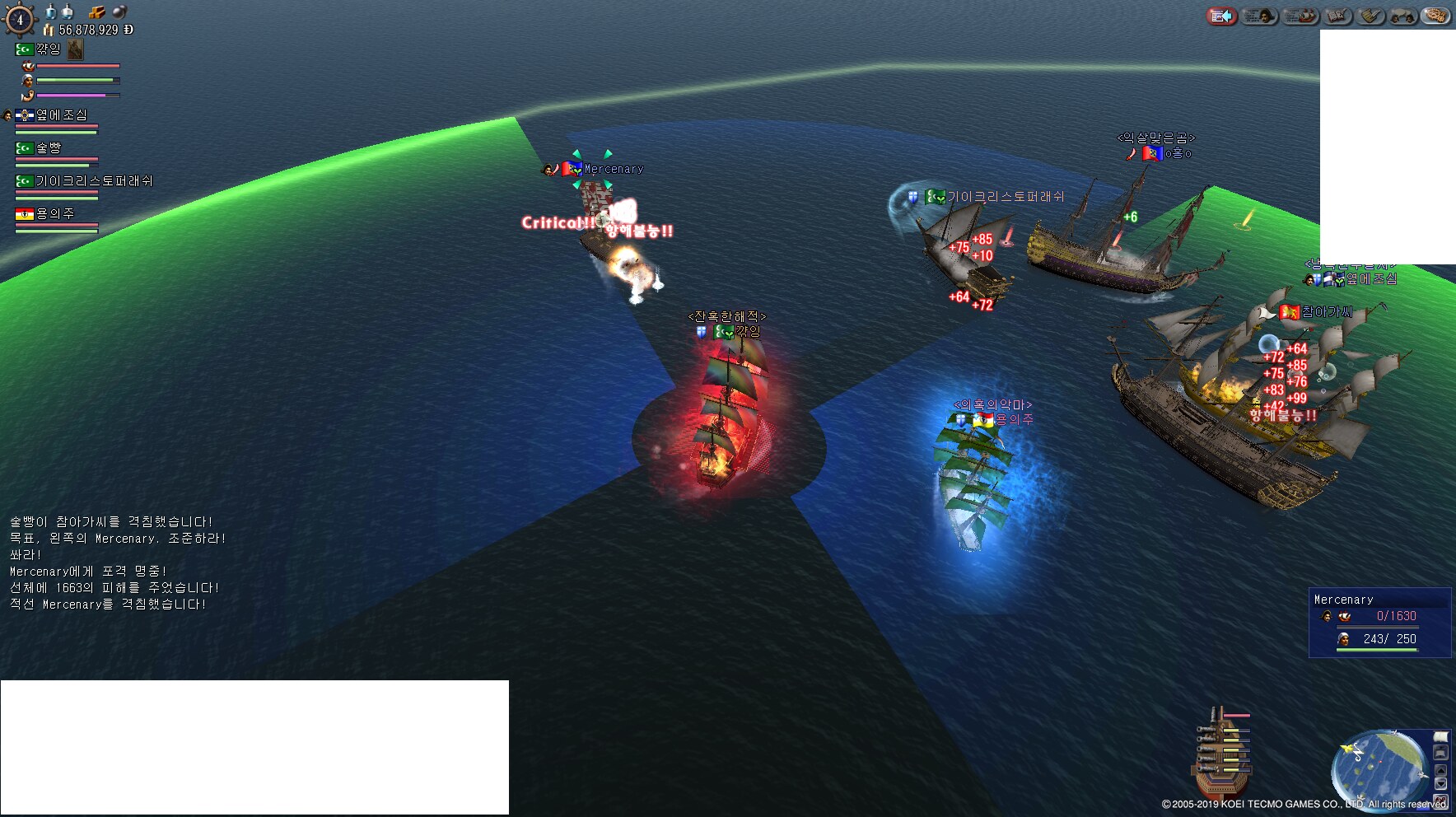Select party member 옆에조심 in fleet list

point(60,116)
